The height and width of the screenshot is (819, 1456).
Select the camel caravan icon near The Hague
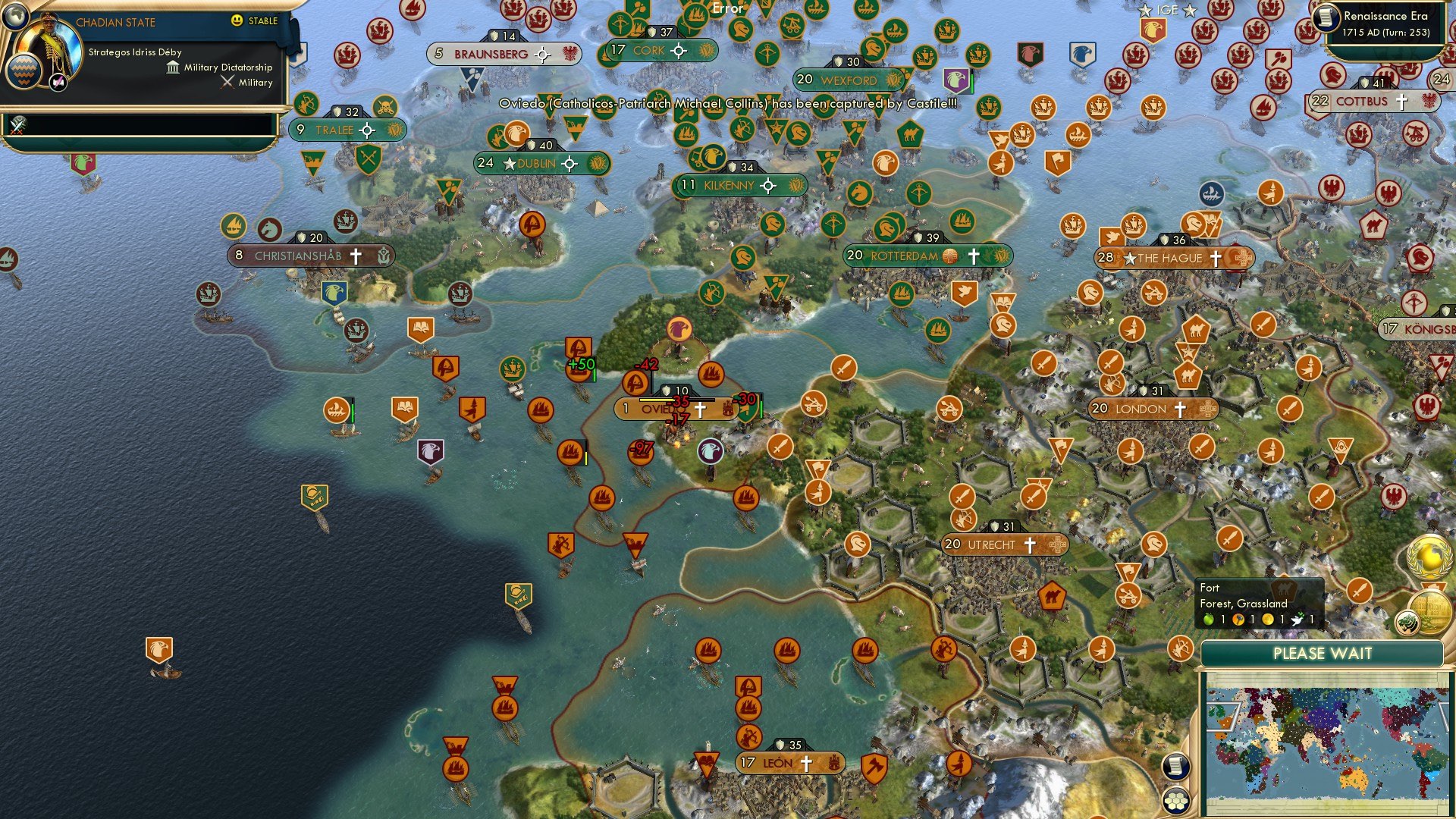click(1196, 330)
